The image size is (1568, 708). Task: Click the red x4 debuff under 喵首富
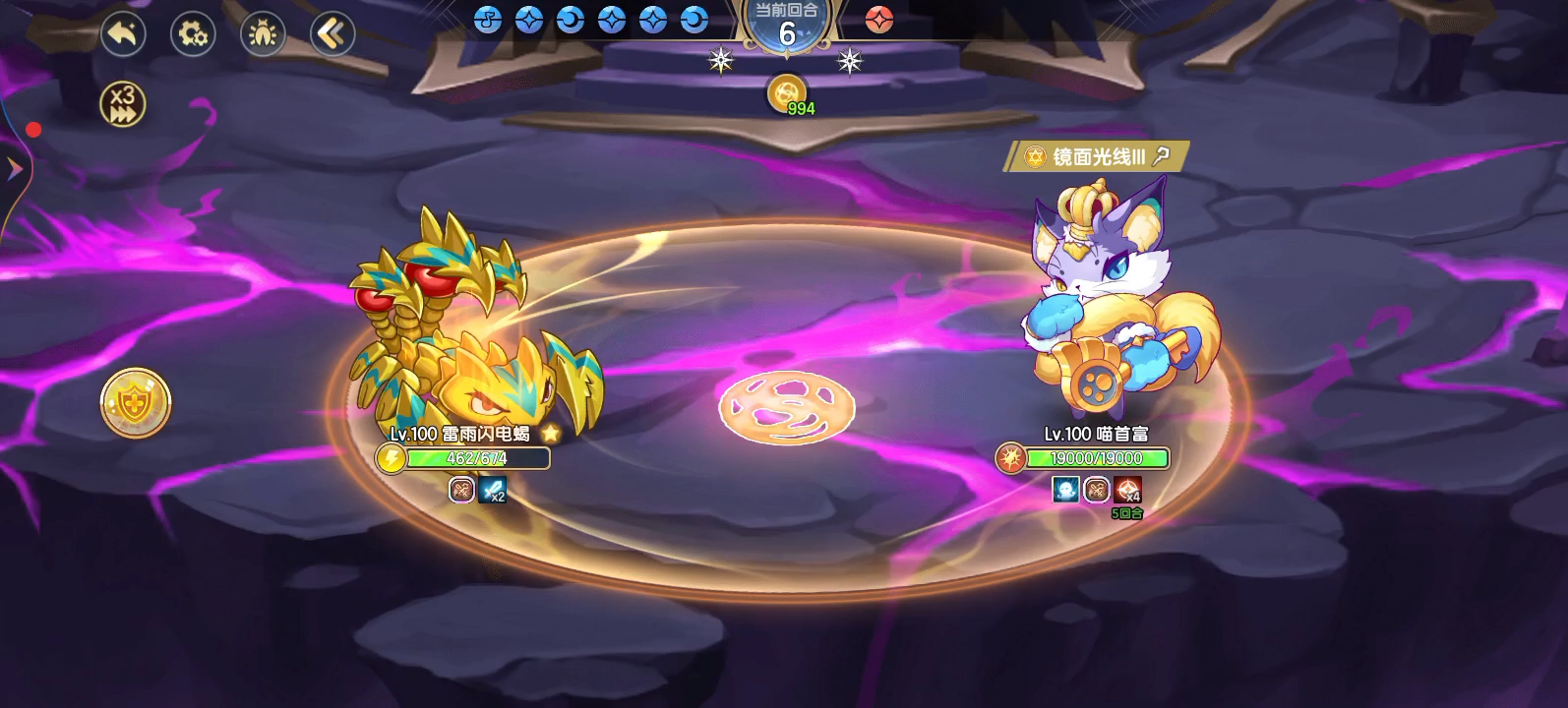pyautogui.click(x=1128, y=491)
